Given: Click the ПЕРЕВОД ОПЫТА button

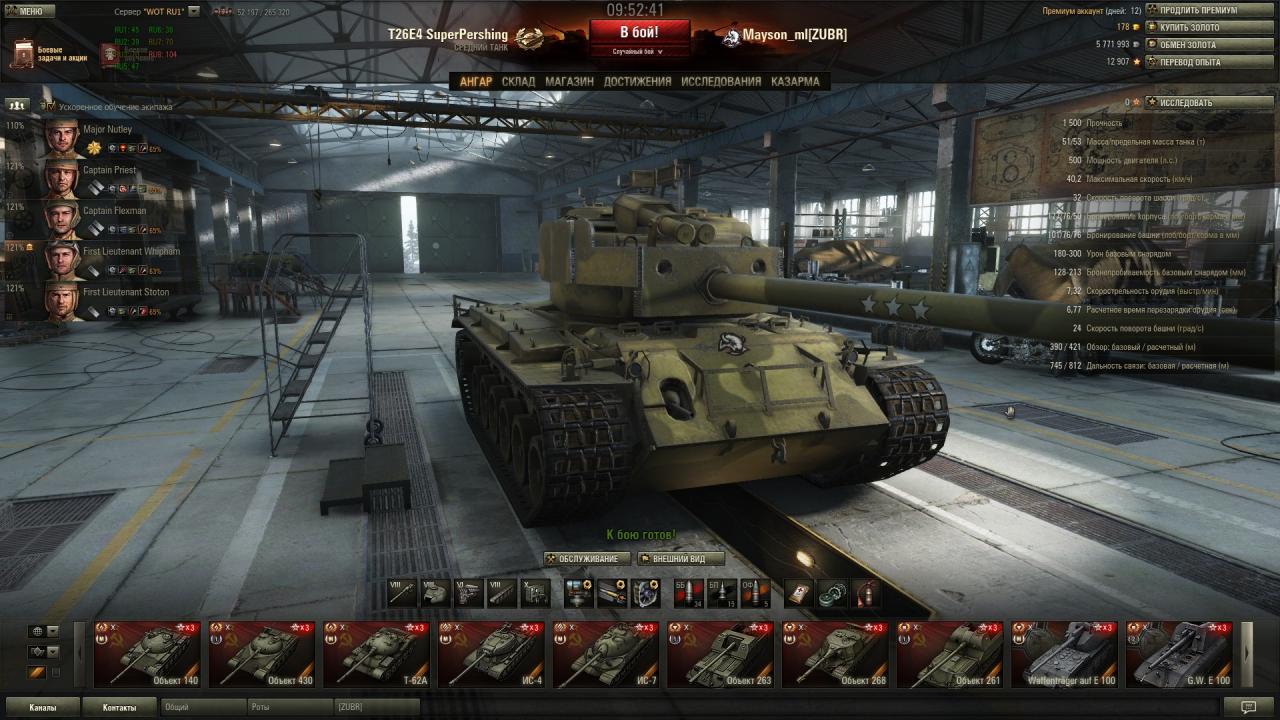Looking at the screenshot, I should coord(1209,62).
